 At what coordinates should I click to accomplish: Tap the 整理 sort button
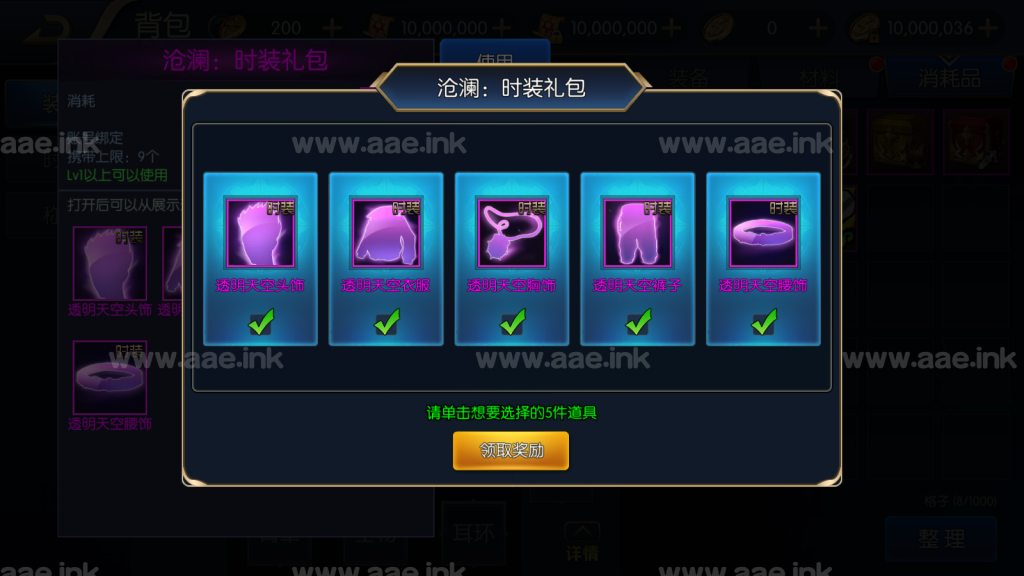(941, 538)
